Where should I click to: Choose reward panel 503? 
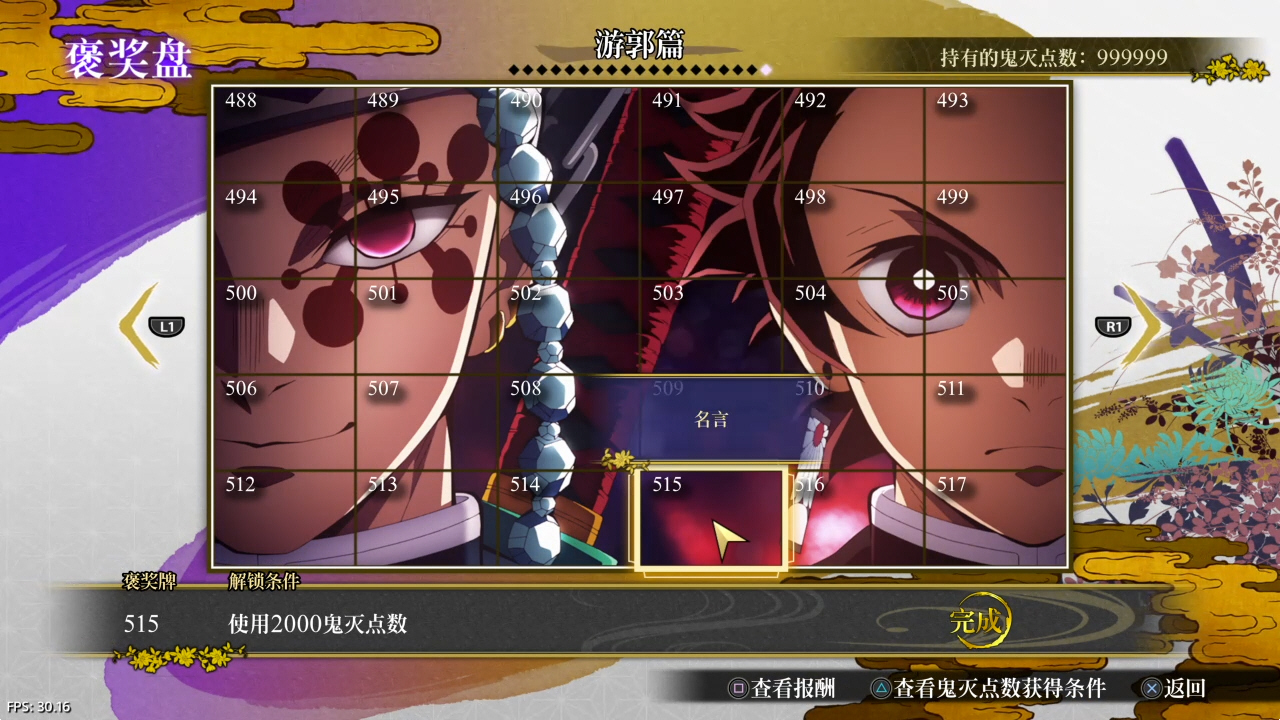click(711, 327)
